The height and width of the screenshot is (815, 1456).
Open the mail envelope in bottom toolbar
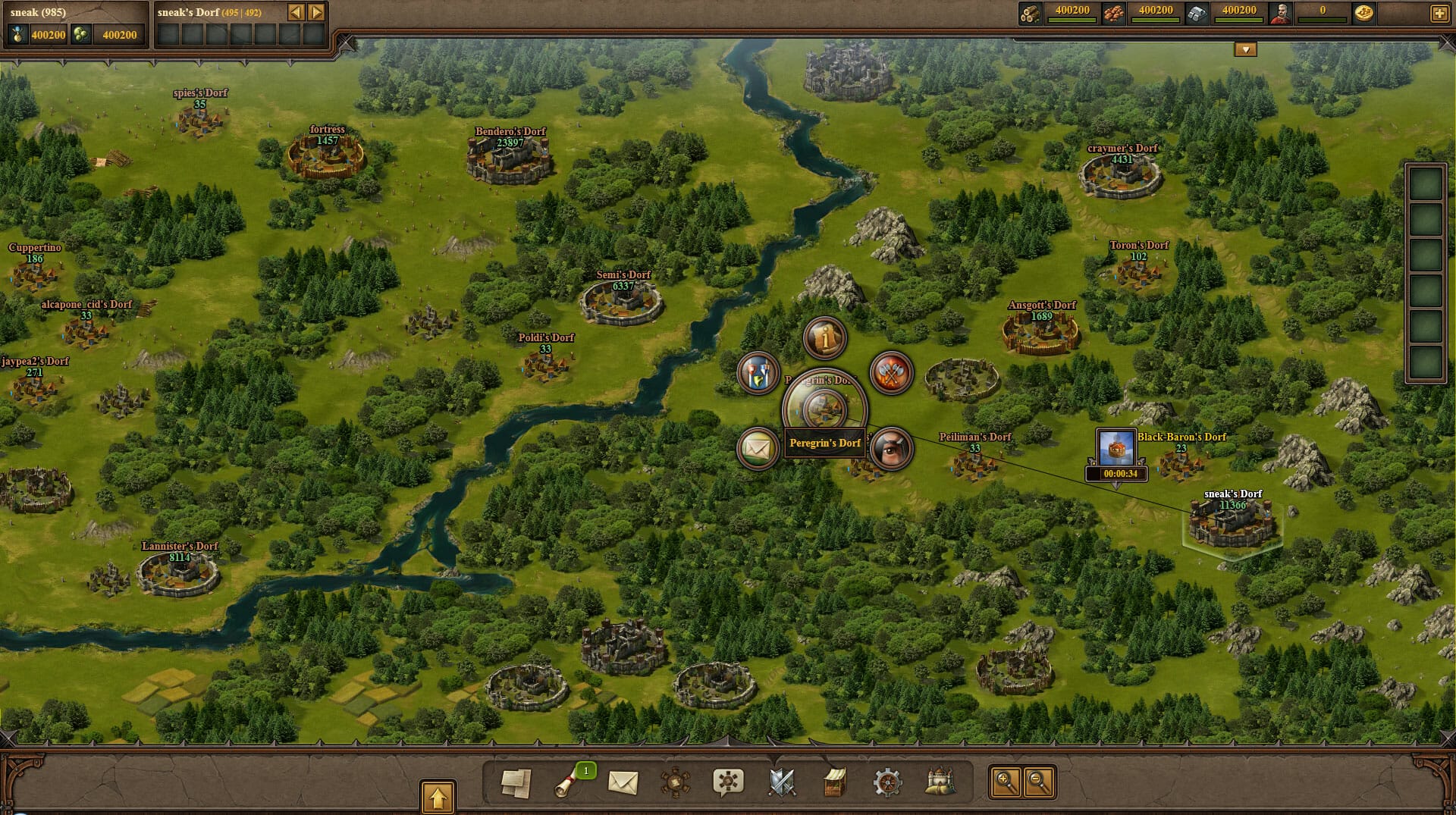click(x=623, y=782)
